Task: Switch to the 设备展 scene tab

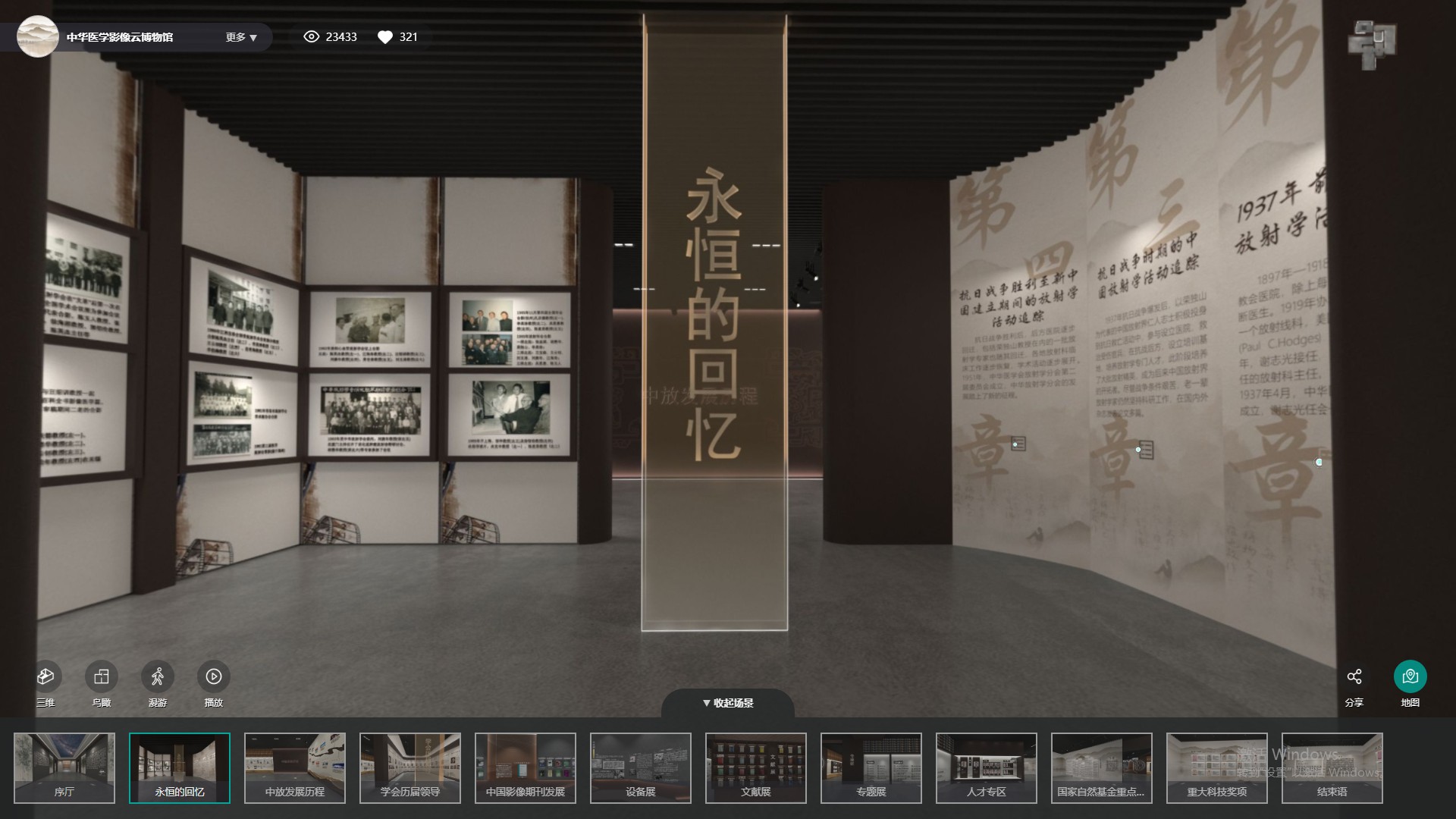Action: pos(641,767)
